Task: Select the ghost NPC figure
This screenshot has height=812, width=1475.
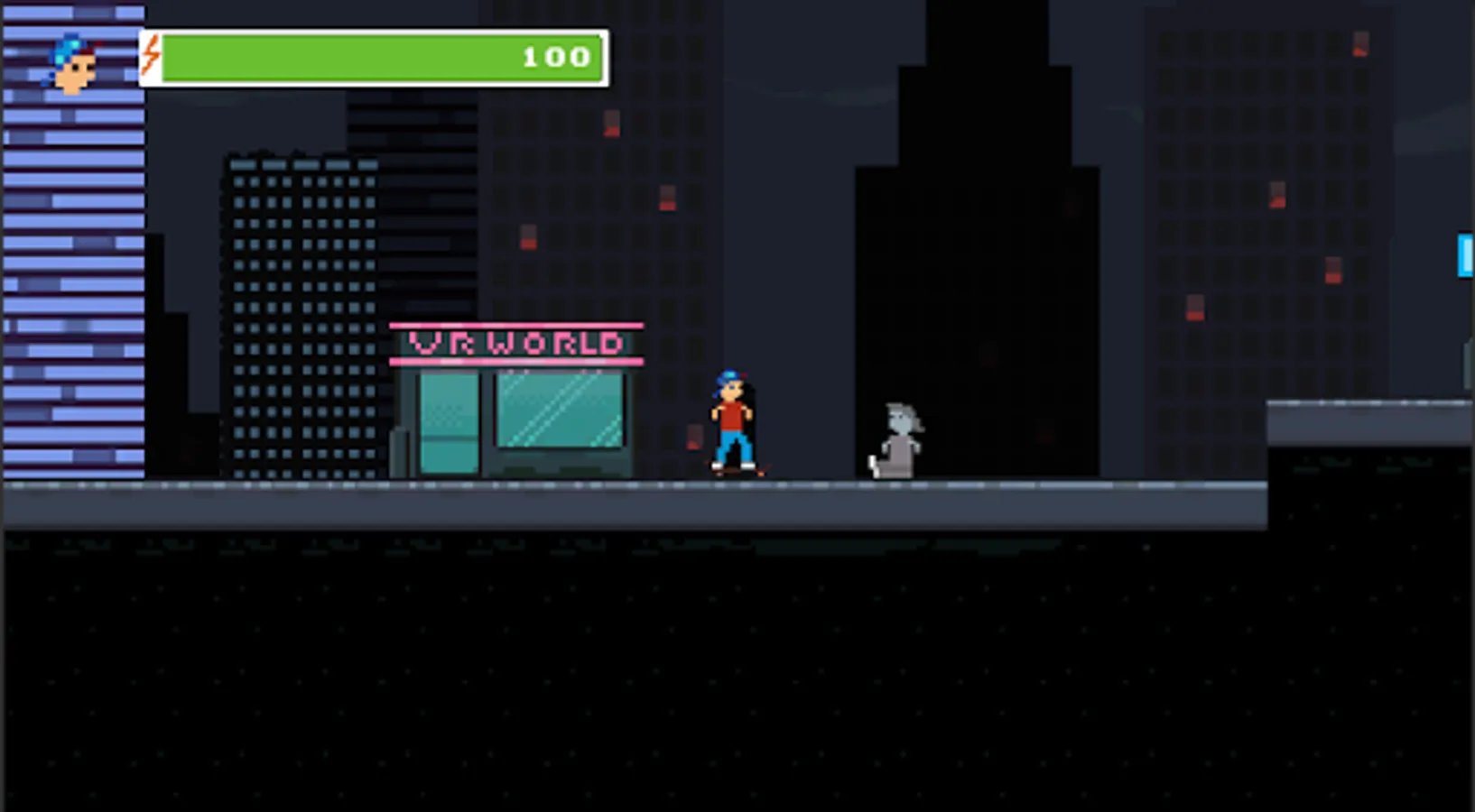Action: click(x=896, y=438)
